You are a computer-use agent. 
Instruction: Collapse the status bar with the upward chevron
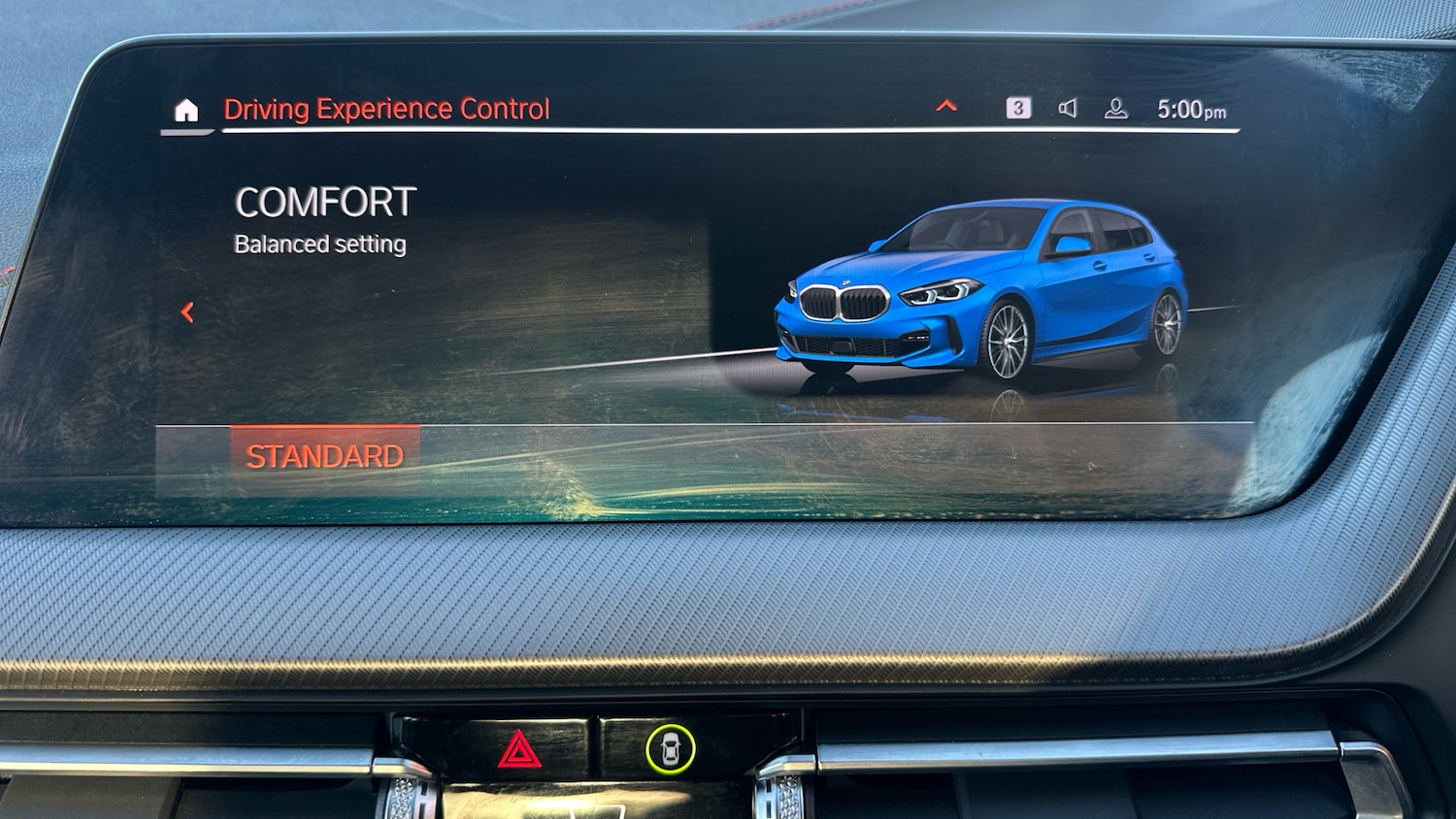(x=945, y=105)
